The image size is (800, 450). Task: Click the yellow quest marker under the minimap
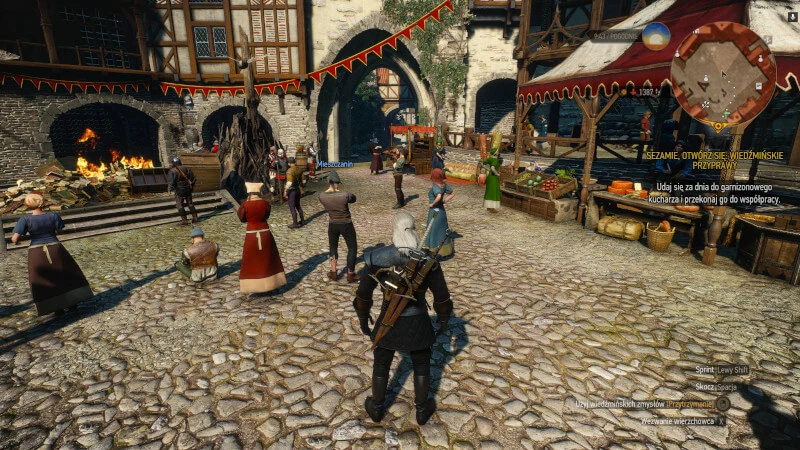[716, 127]
